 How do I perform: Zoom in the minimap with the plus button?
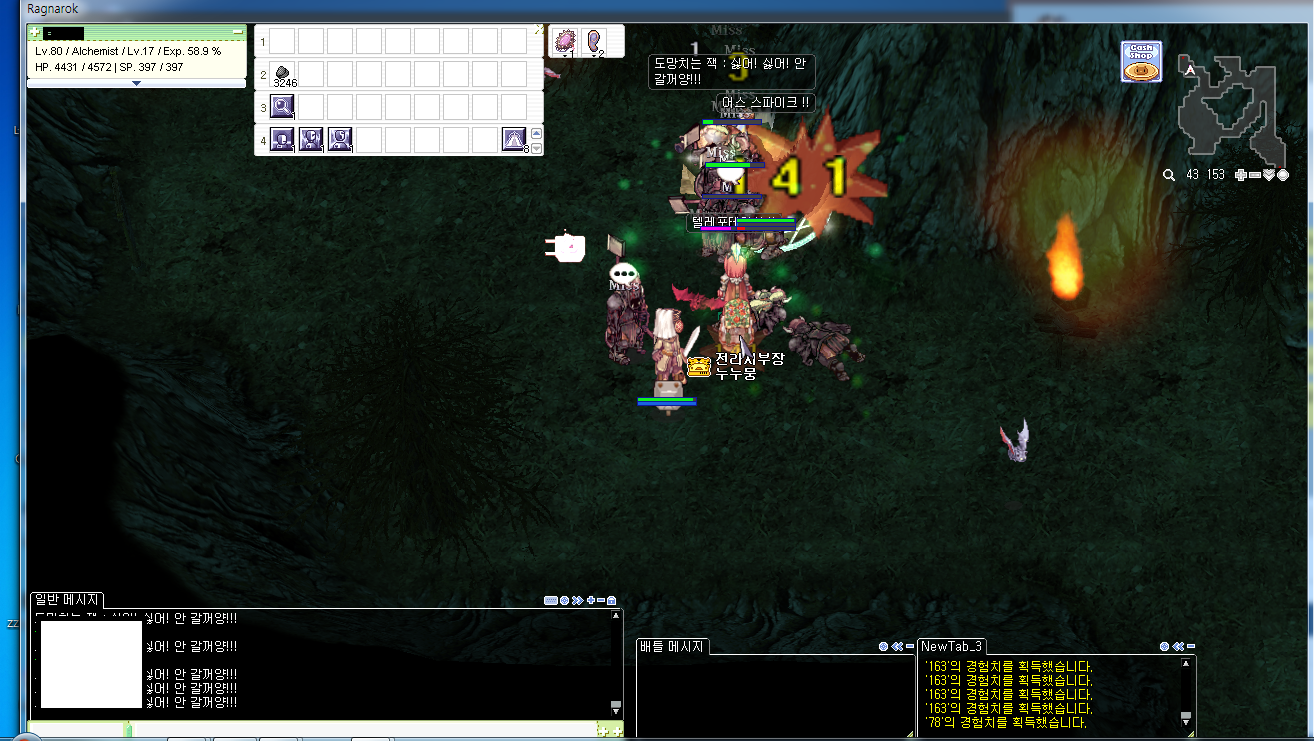(1241, 175)
